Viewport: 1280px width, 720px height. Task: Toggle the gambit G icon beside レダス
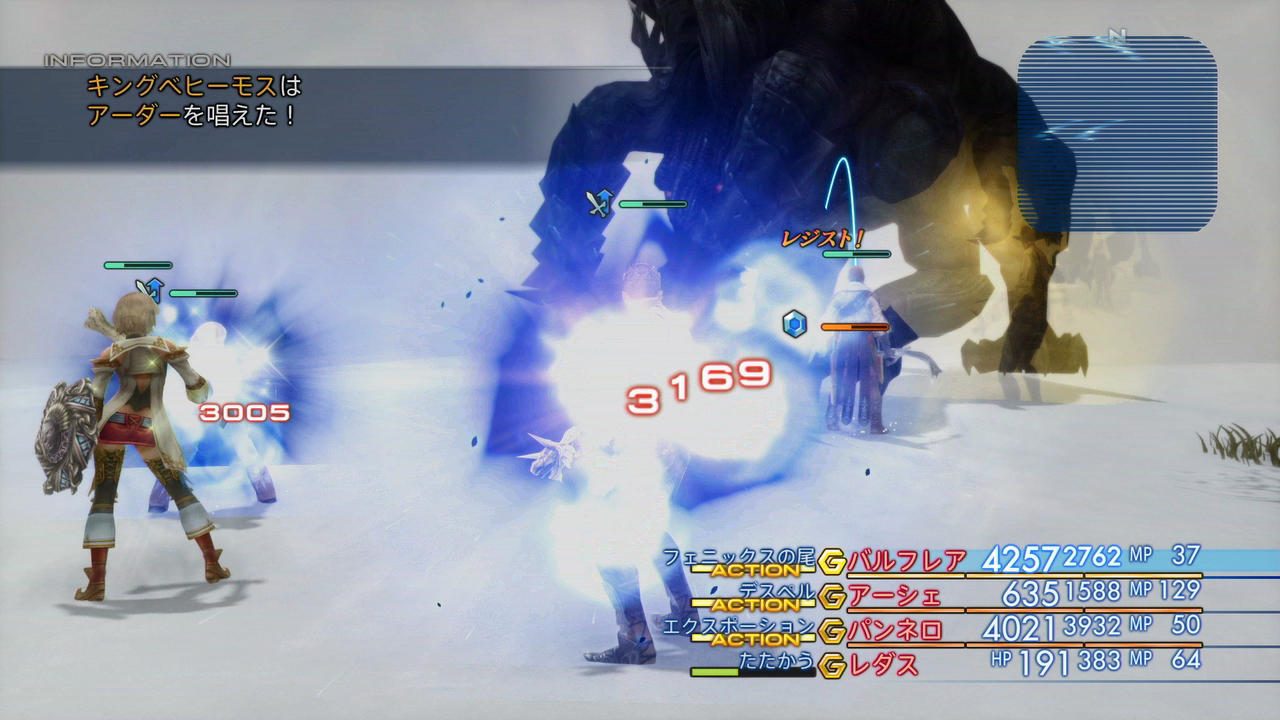(x=831, y=663)
